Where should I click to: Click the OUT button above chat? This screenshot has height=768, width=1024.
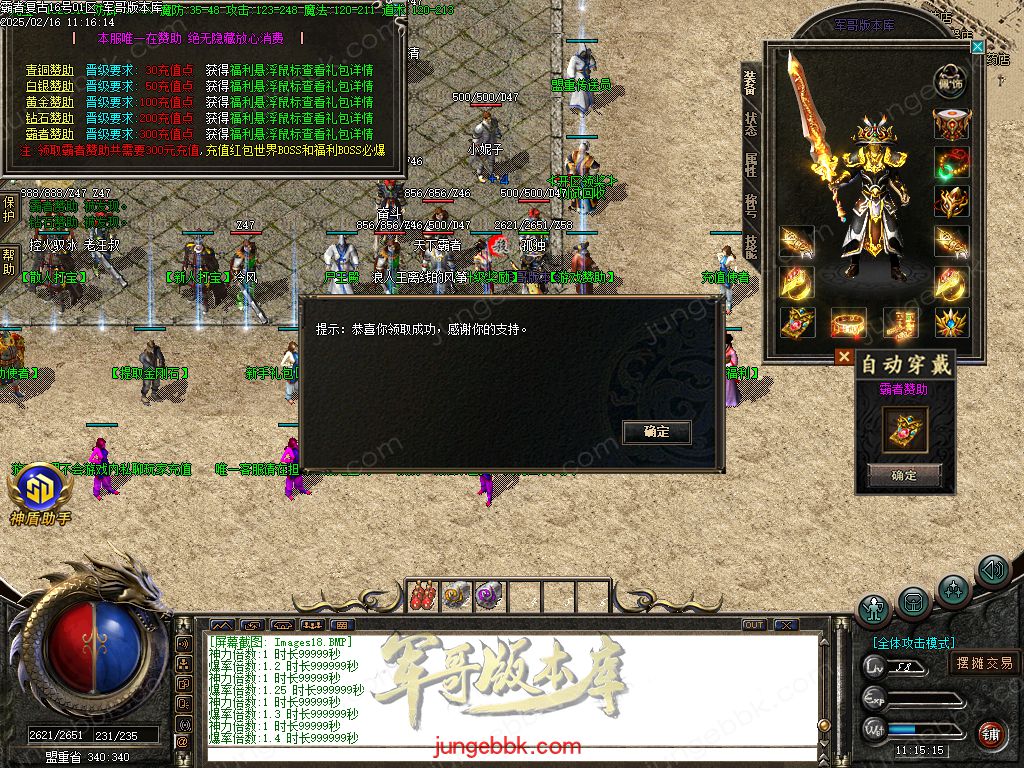click(754, 625)
